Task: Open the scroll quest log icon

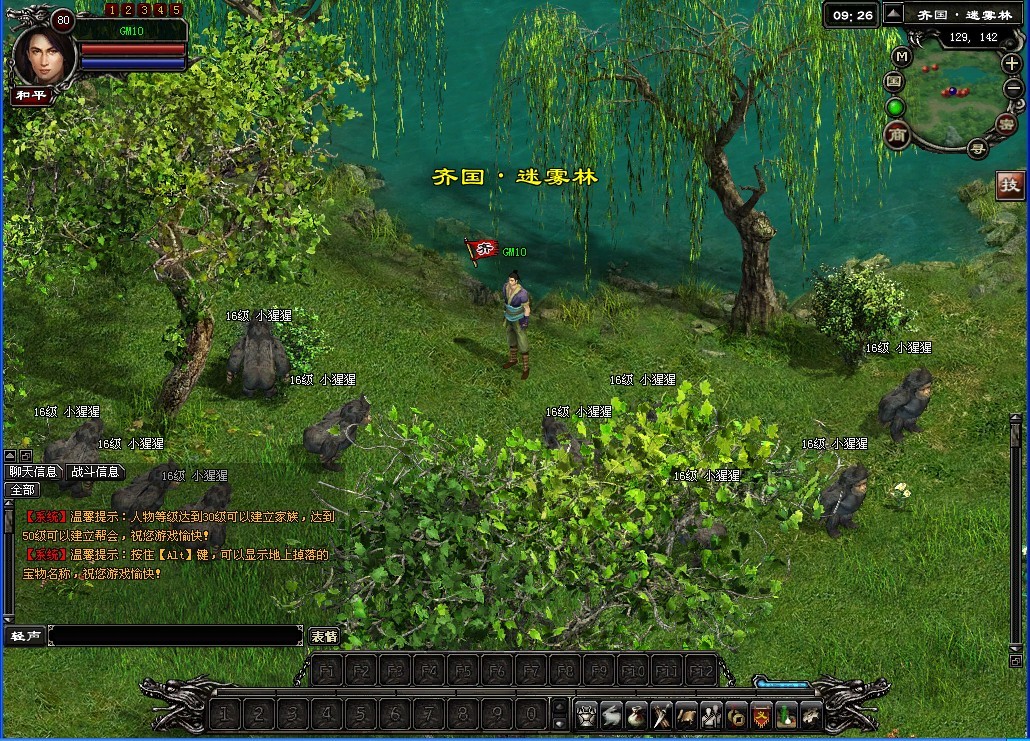Action: coord(686,714)
